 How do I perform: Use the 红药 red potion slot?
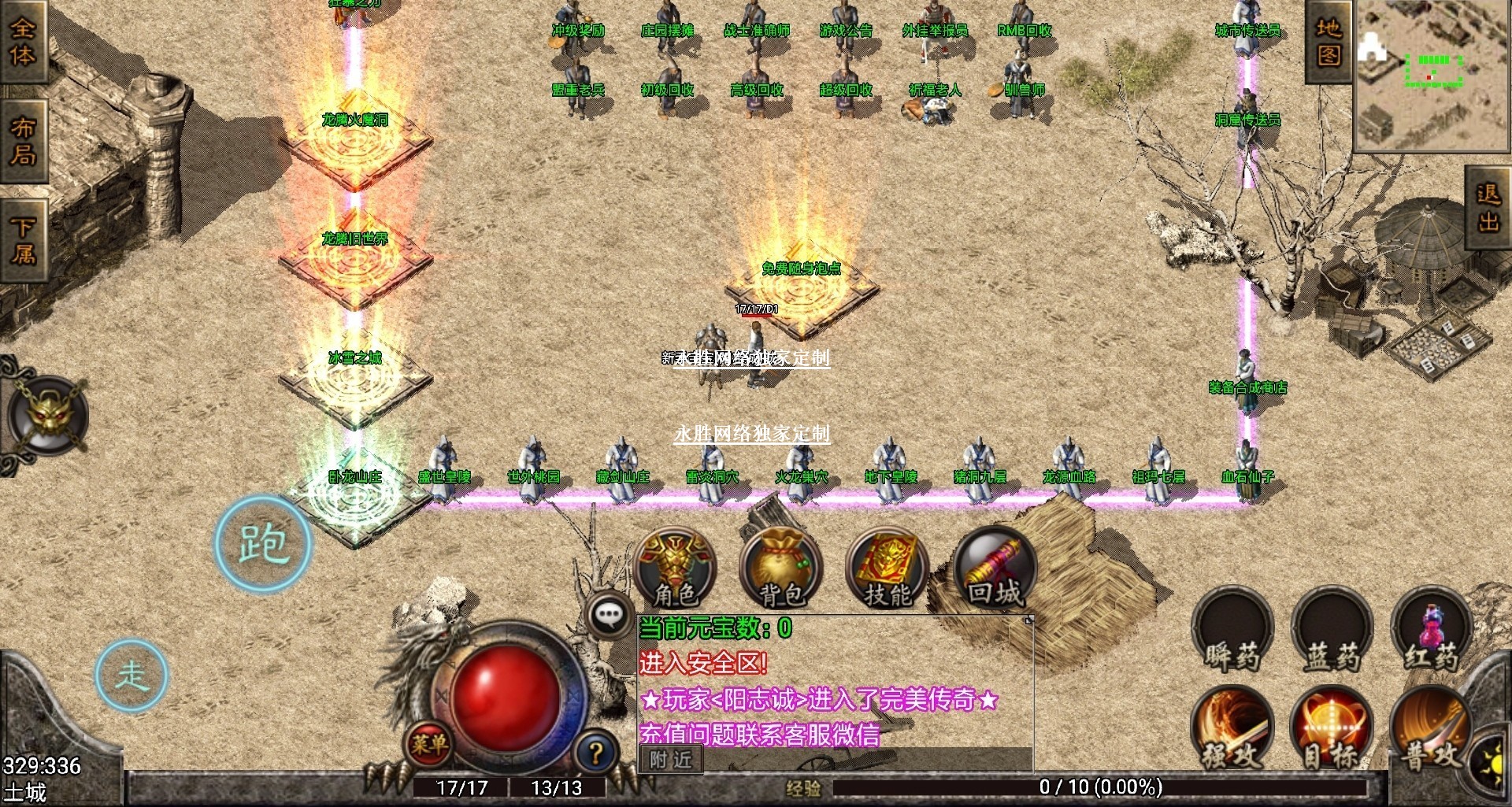1431,633
